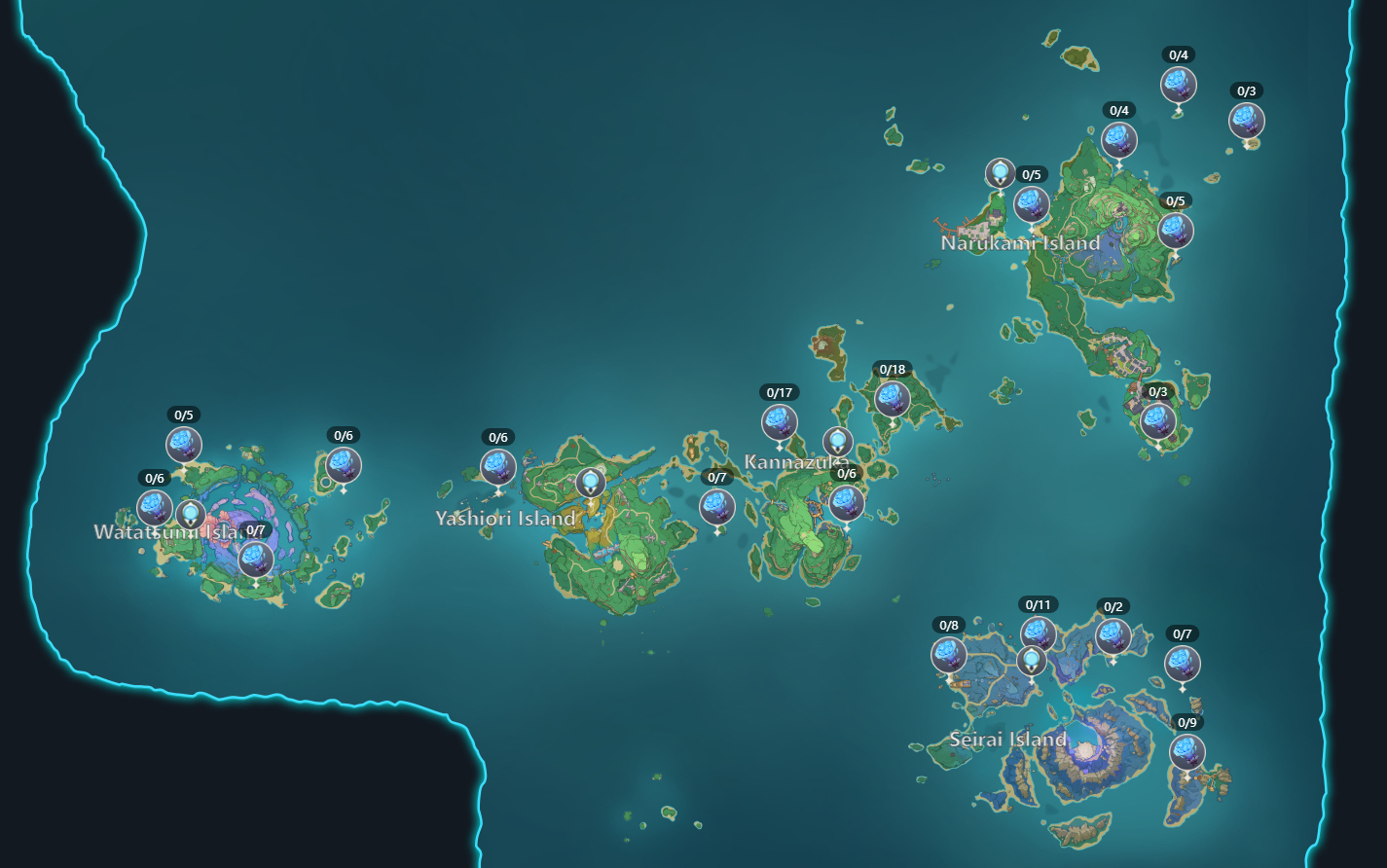This screenshot has height=868, width=1387.
Task: Toggle the 0/6 marker east of Watatsumi Island
Action: pyautogui.click(x=342, y=465)
